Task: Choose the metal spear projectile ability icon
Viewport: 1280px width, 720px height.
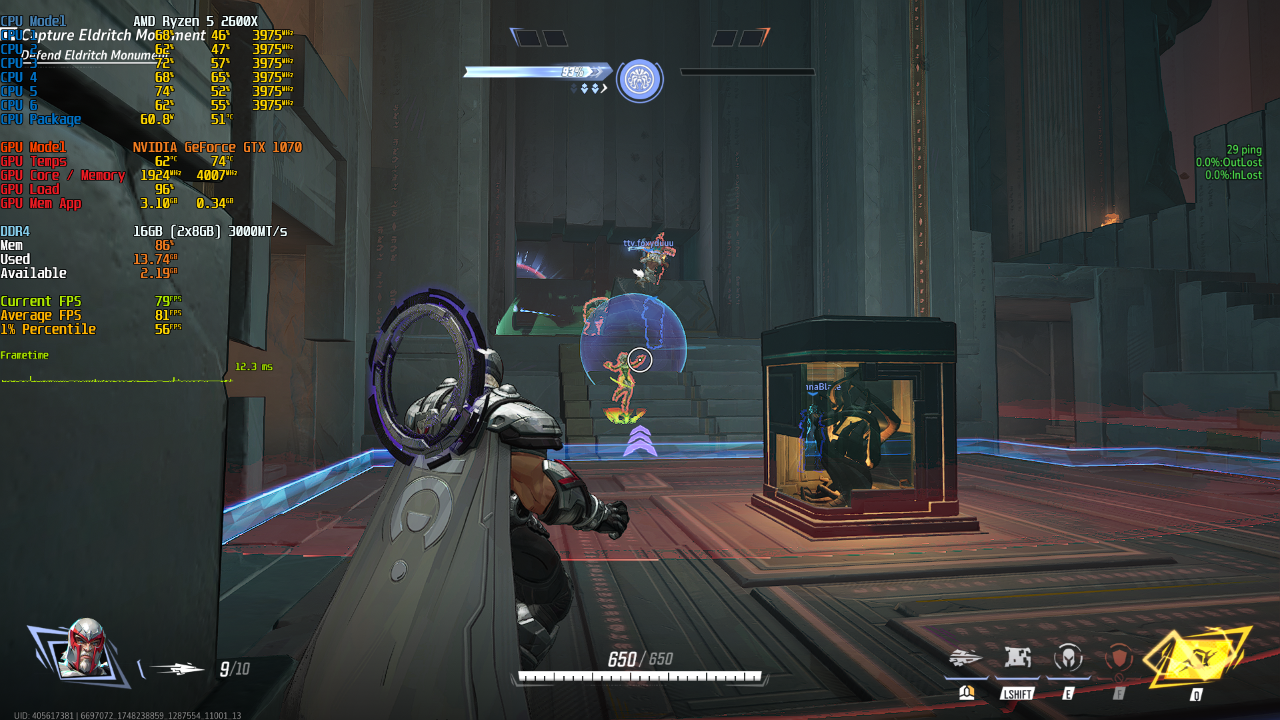Action: point(965,657)
